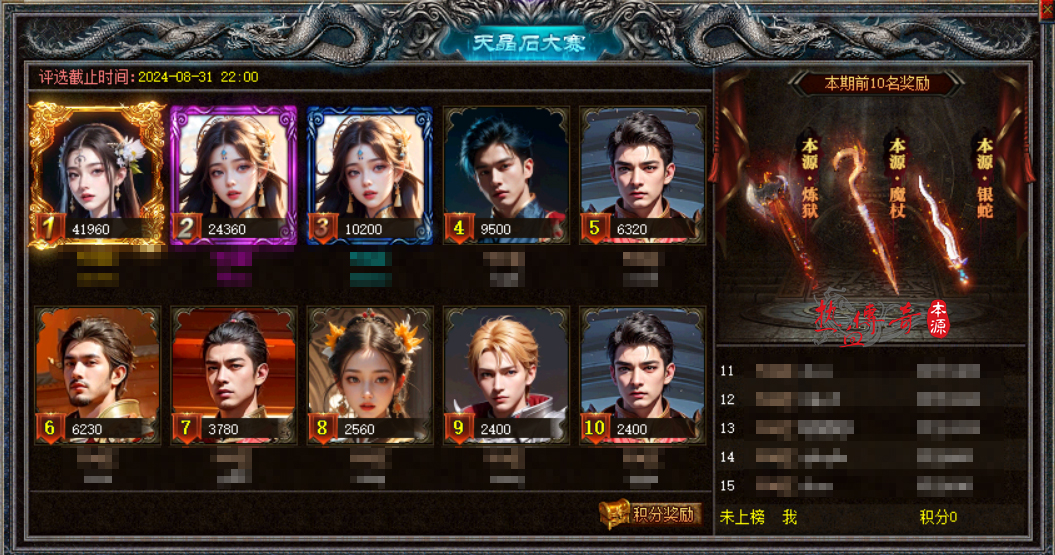Choose the rank 9 blond player portrait
Viewport: 1055px width, 555px height.
click(506, 370)
